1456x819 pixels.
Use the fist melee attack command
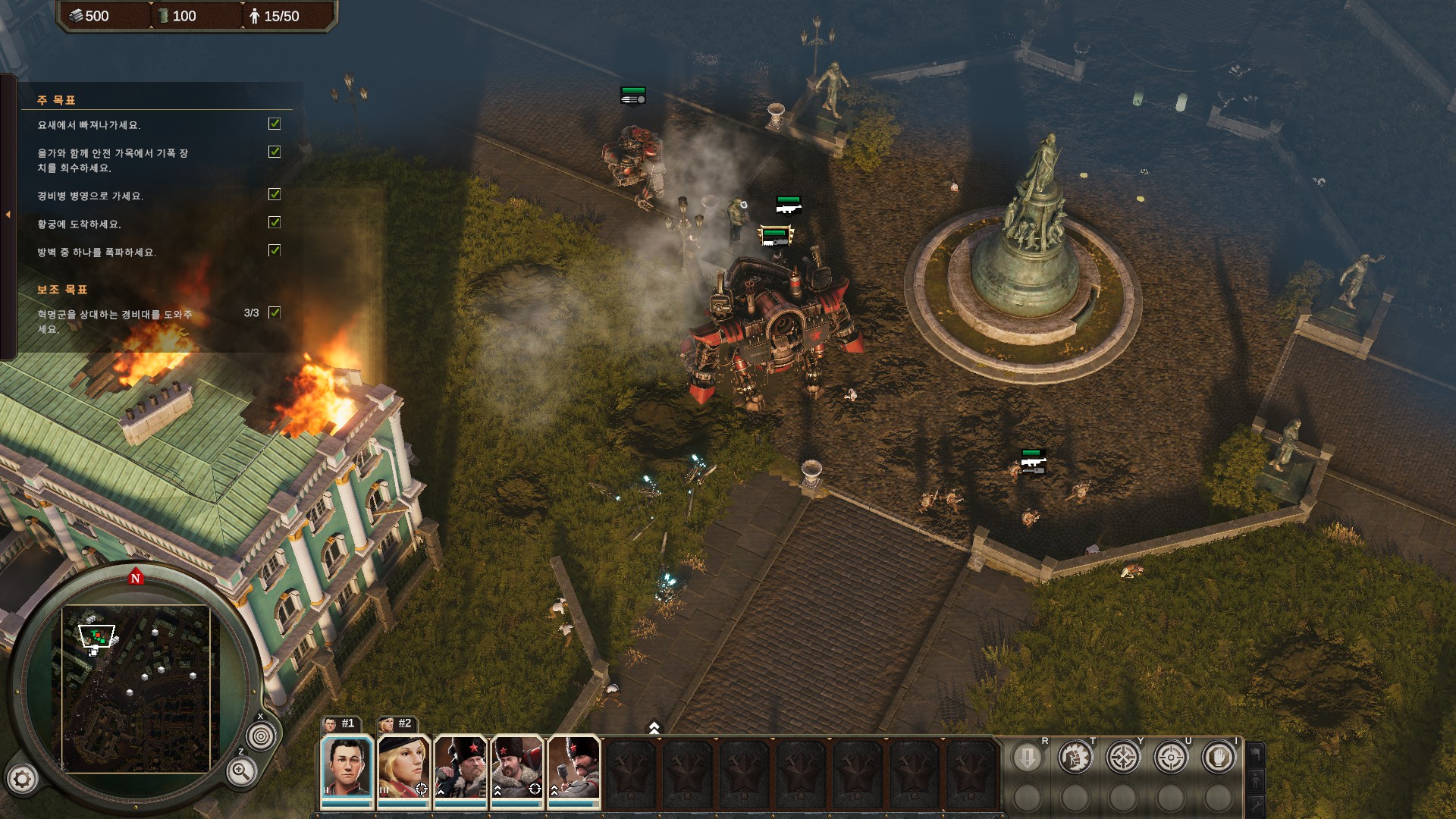(1075, 758)
